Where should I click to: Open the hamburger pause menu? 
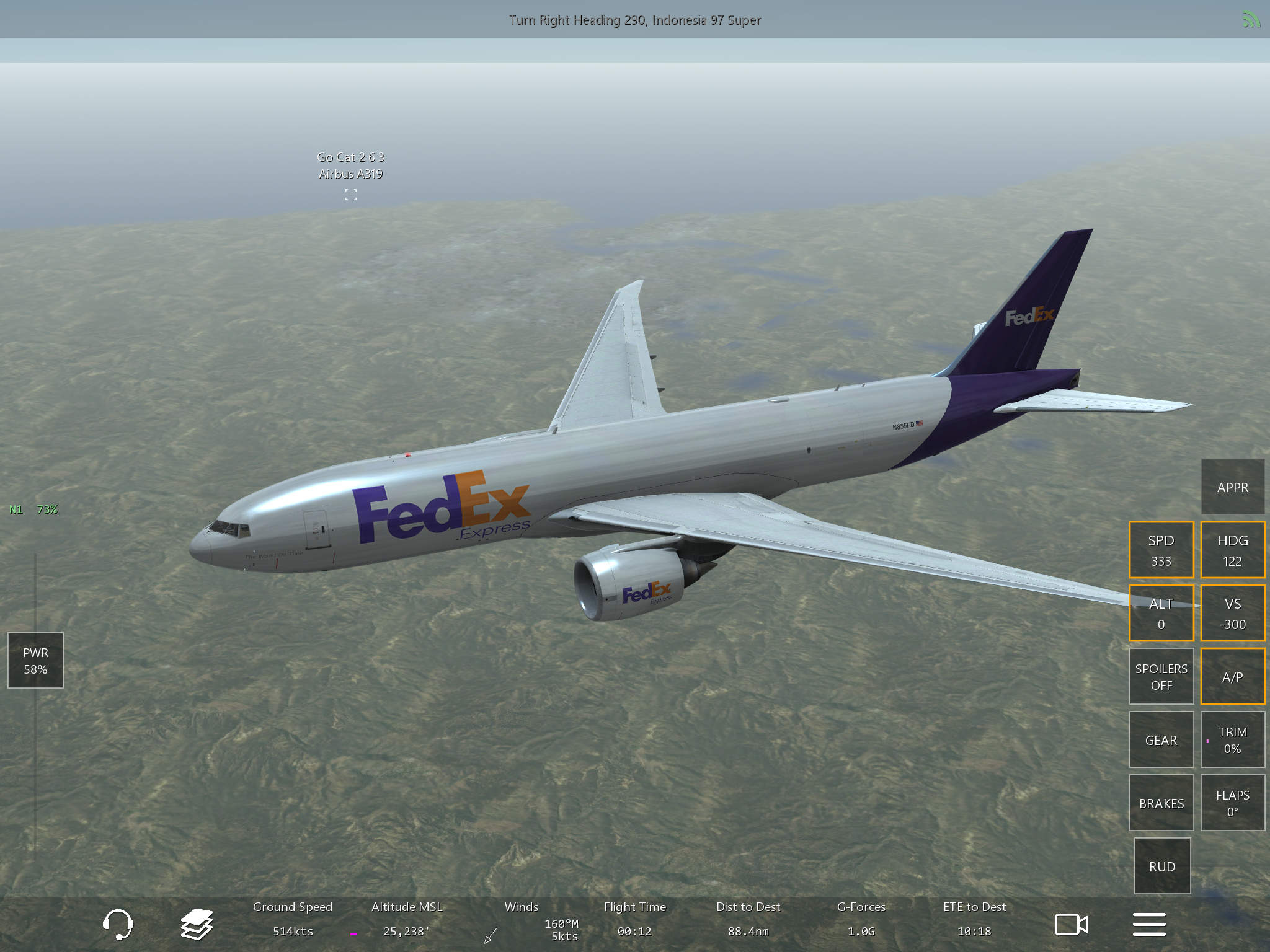(x=1149, y=925)
